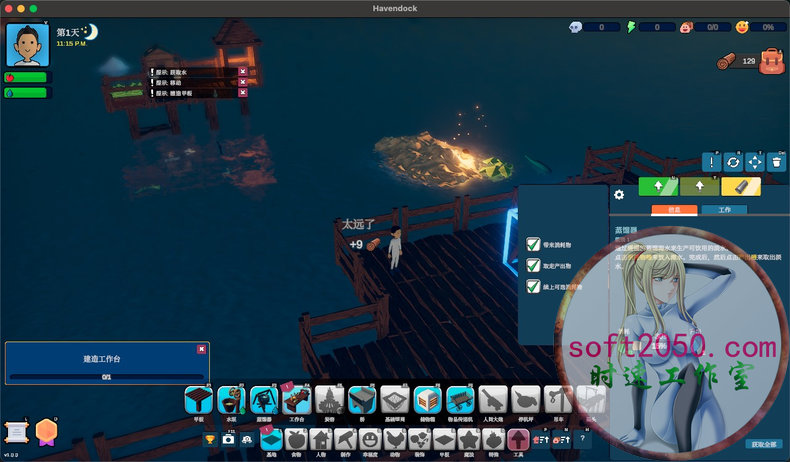Screen dimensions: 790x462
Task: Click the four-arrow move building button
Action: (755, 161)
